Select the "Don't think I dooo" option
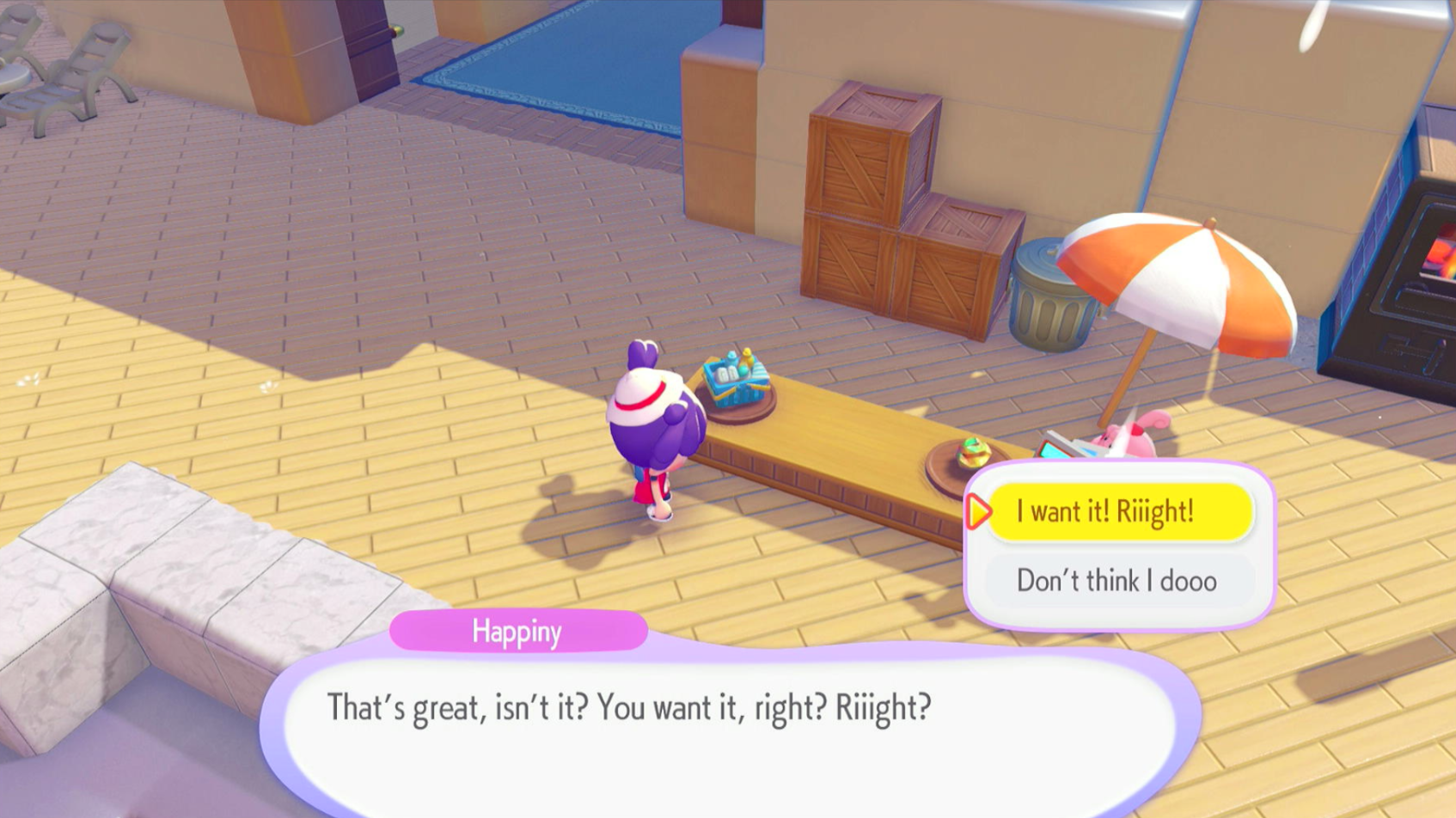 pos(1117,581)
